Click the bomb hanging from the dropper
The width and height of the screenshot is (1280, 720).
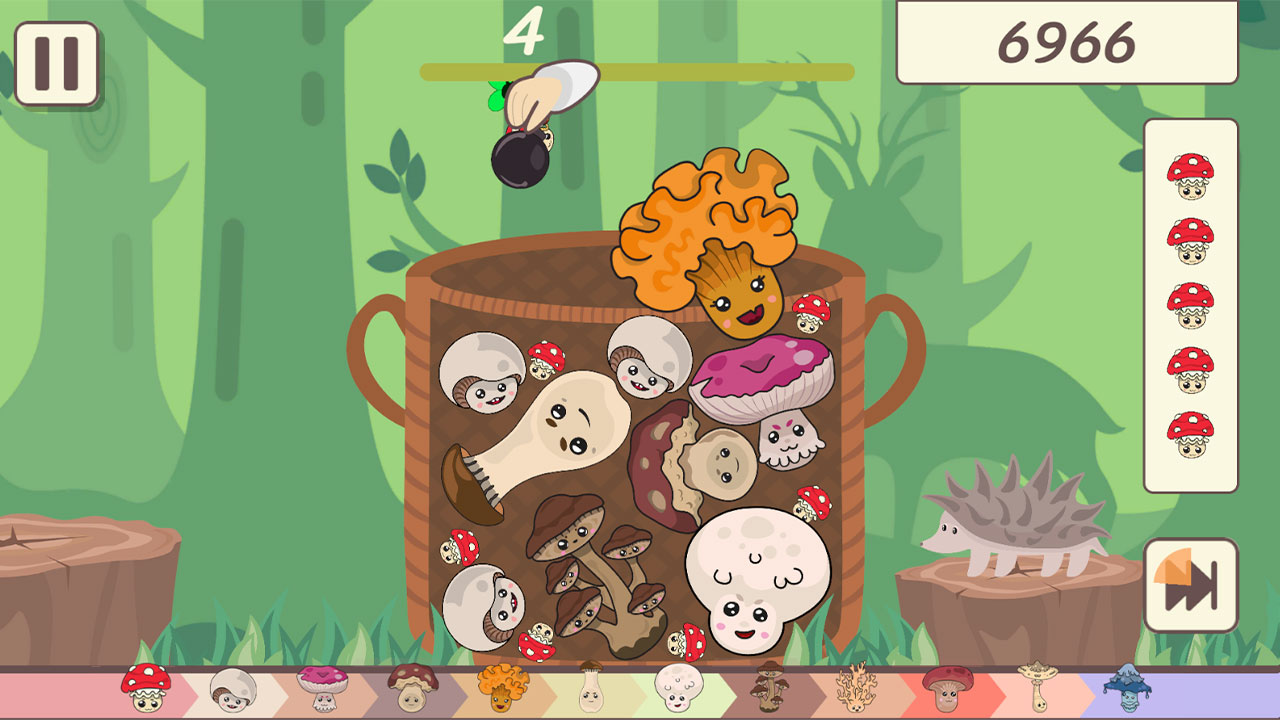click(521, 158)
